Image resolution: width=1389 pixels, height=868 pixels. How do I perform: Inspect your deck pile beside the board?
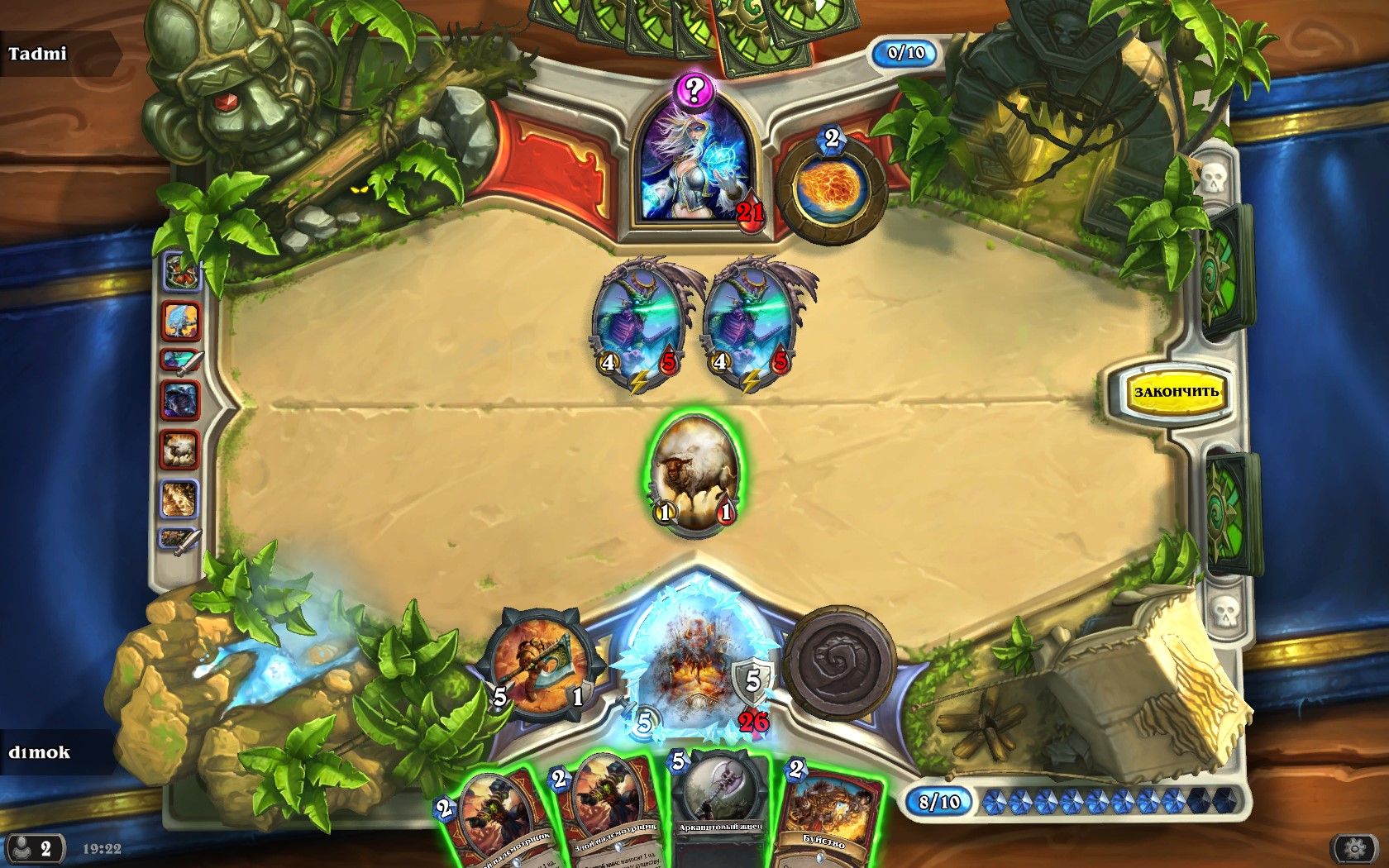[x=1232, y=511]
